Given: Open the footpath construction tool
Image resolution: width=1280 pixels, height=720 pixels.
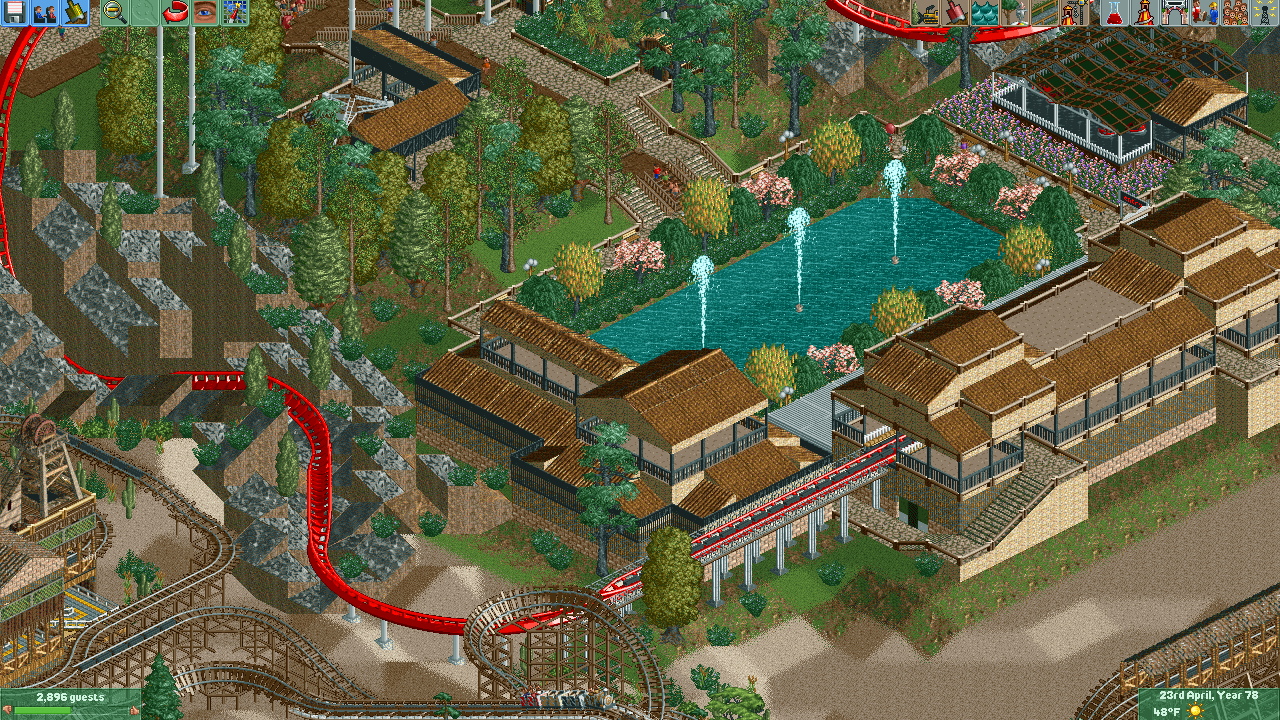Looking at the screenshot, I should click(1045, 13).
